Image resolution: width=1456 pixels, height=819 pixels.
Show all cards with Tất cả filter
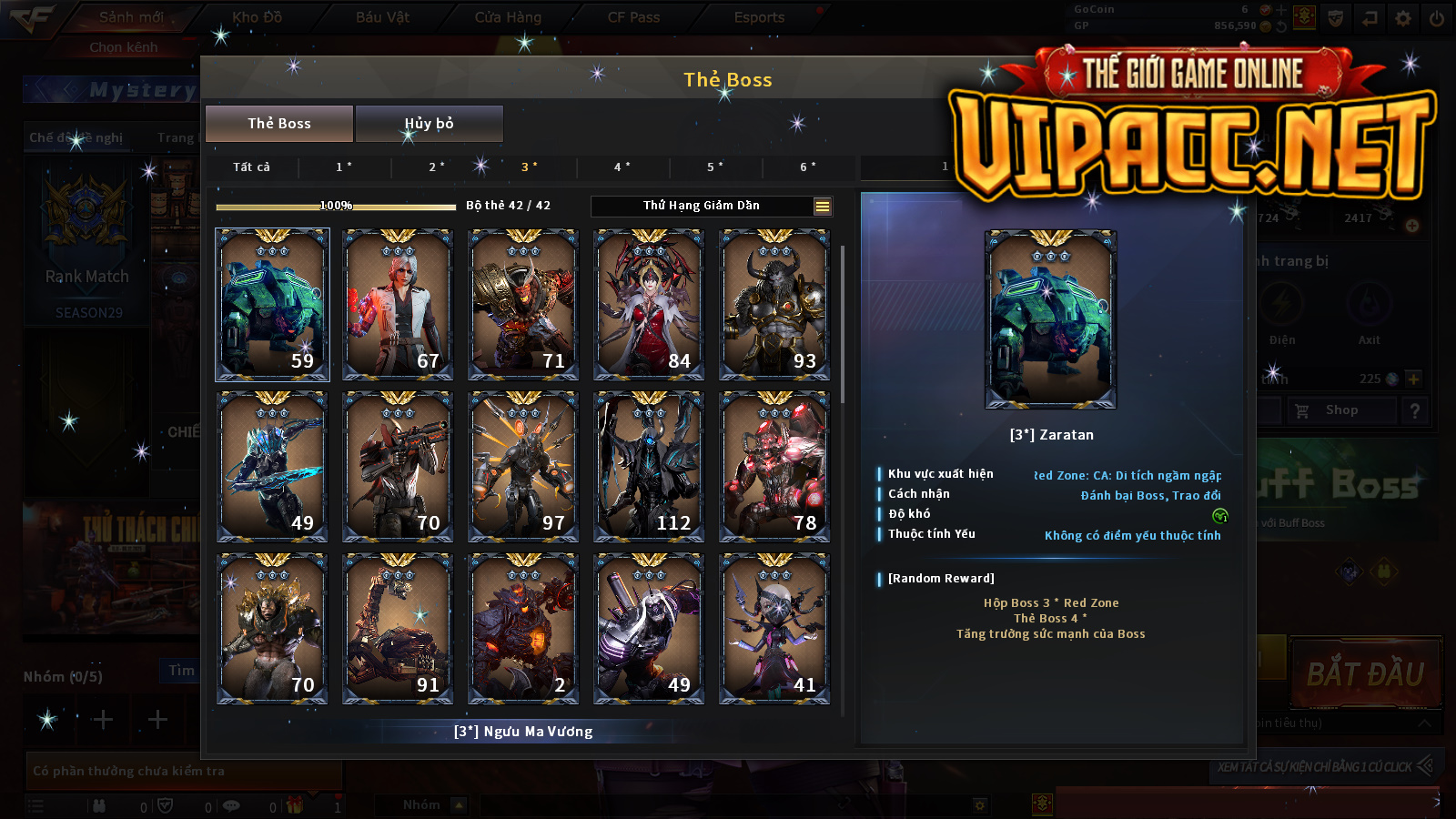[251, 167]
